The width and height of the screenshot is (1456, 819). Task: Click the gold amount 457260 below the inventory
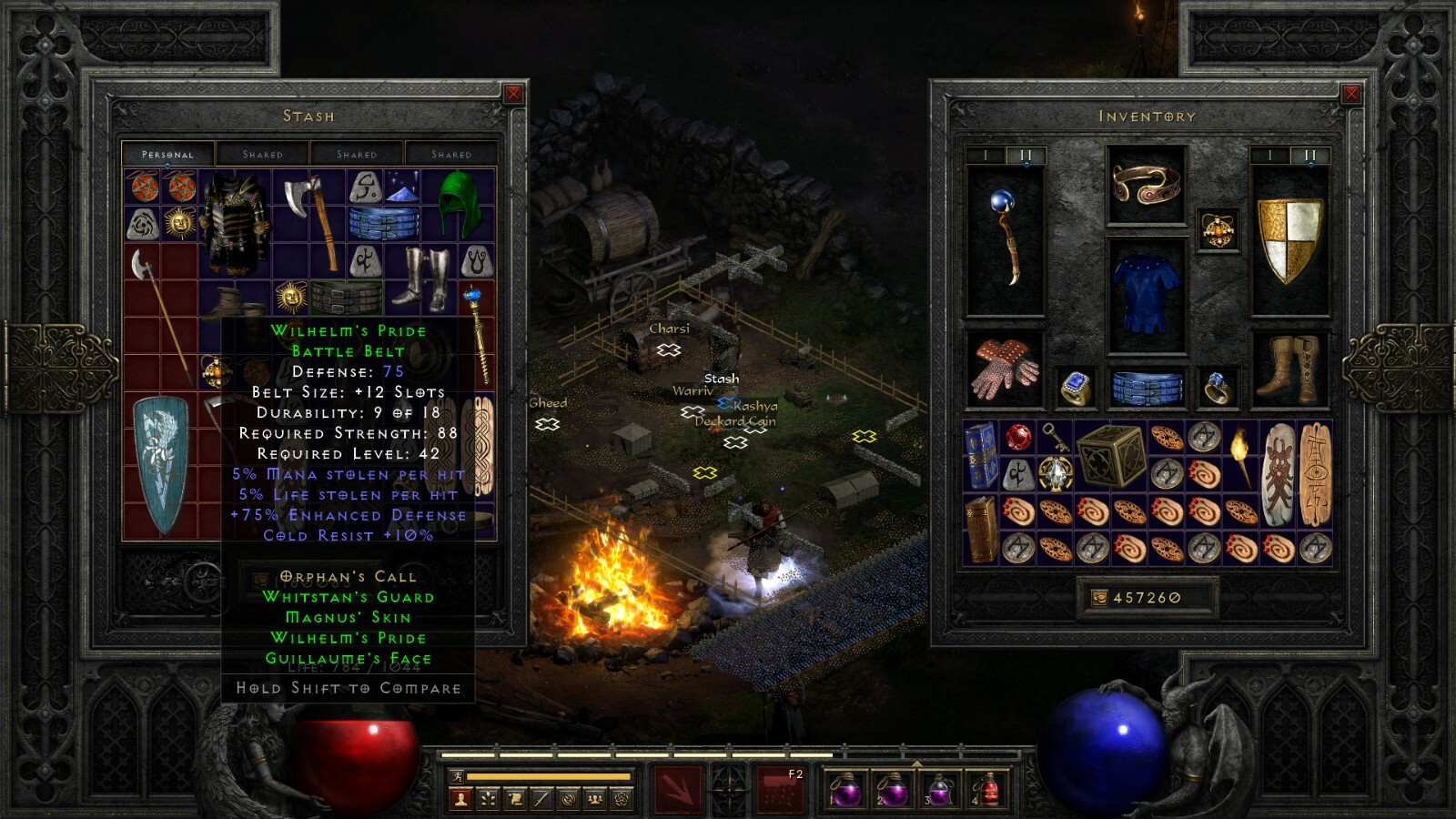coord(1146,598)
